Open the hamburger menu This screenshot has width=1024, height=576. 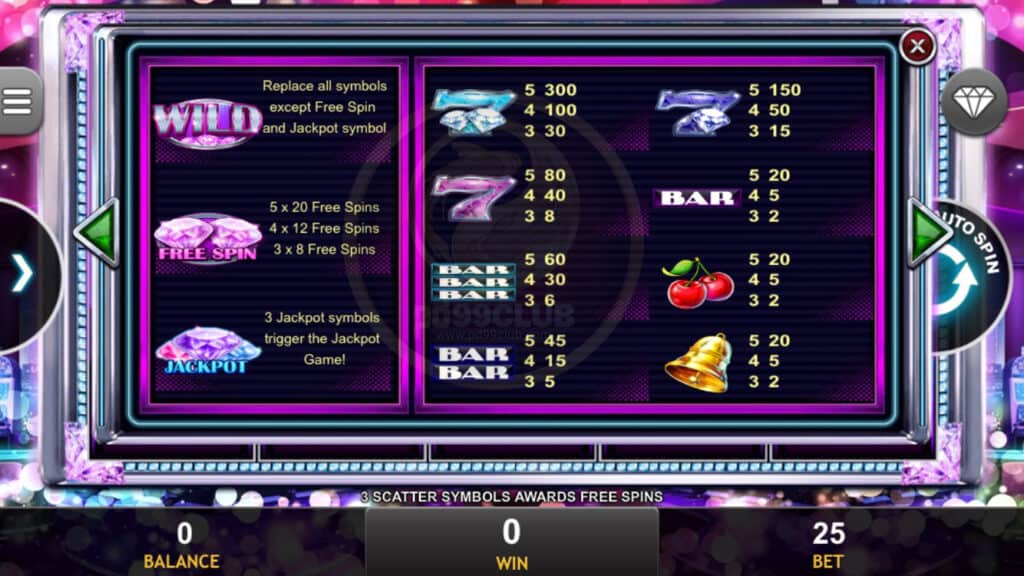[x=18, y=101]
